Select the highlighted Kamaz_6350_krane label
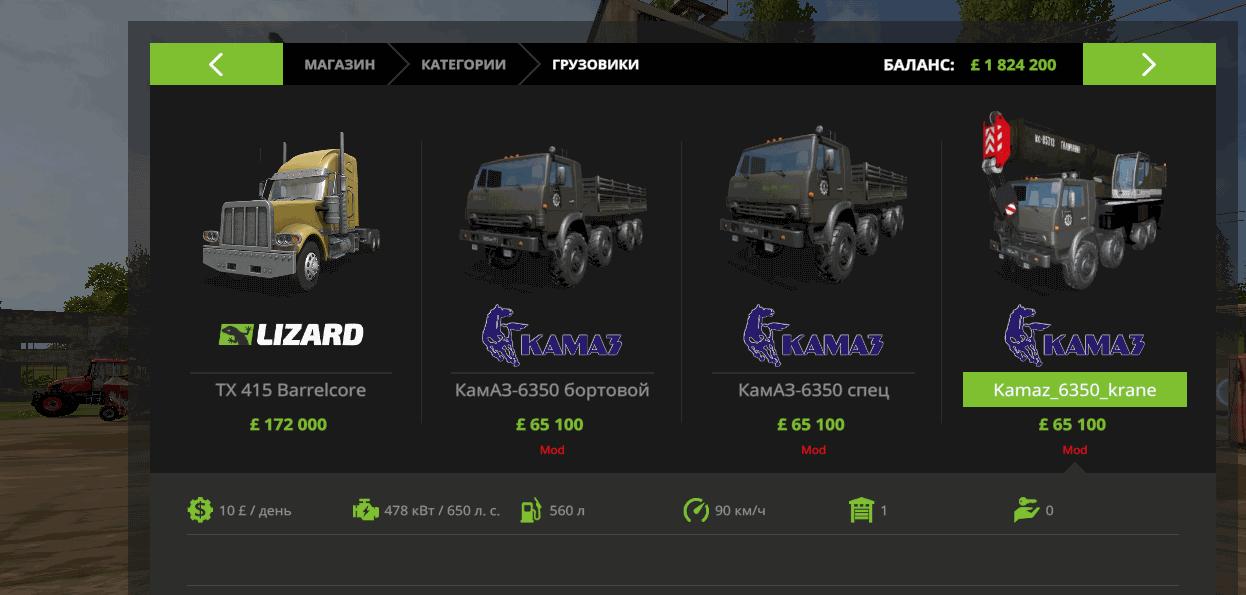The height and width of the screenshot is (595, 1246). pyautogui.click(x=1074, y=390)
